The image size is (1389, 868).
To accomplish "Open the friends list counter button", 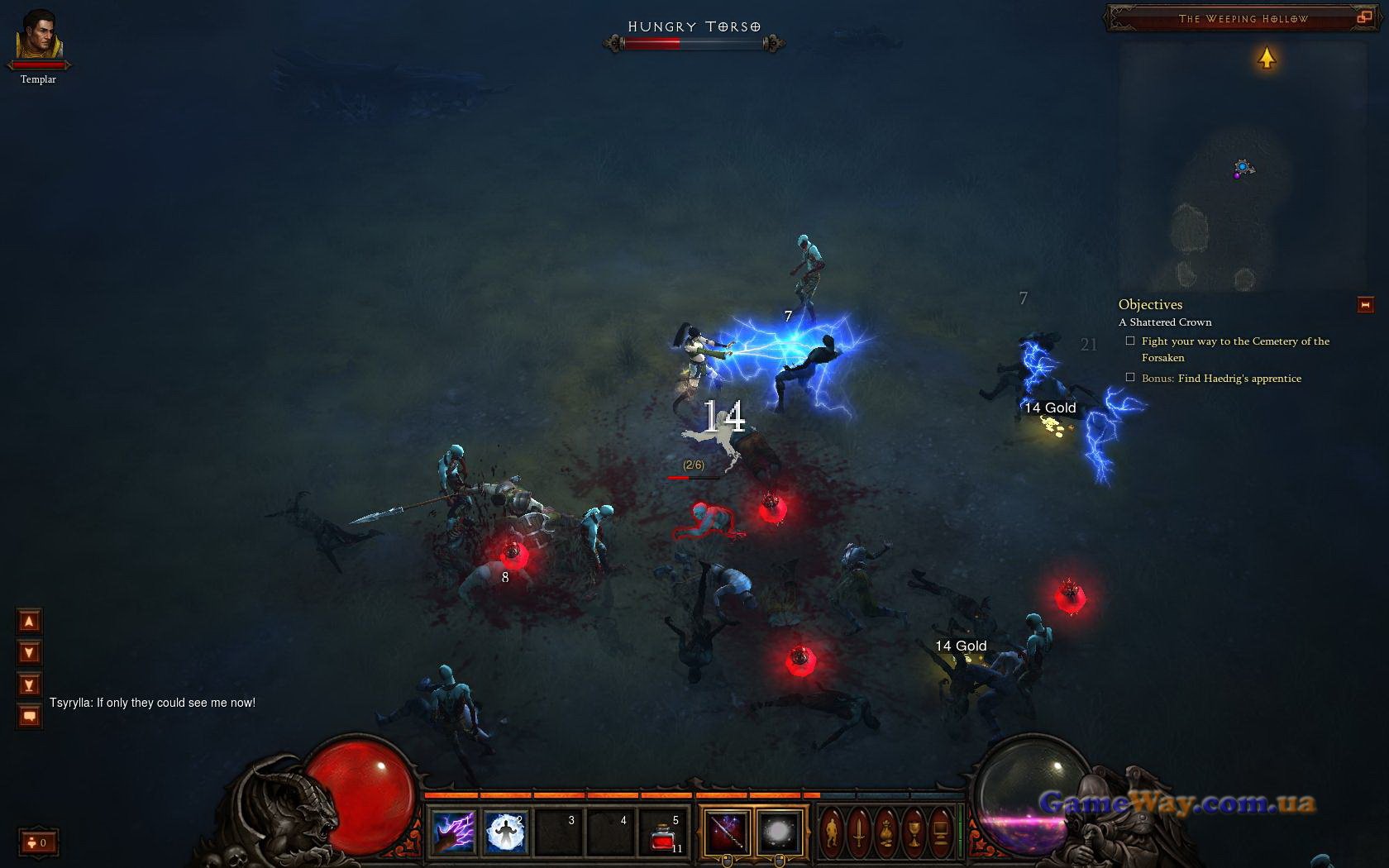I will 37,842.
